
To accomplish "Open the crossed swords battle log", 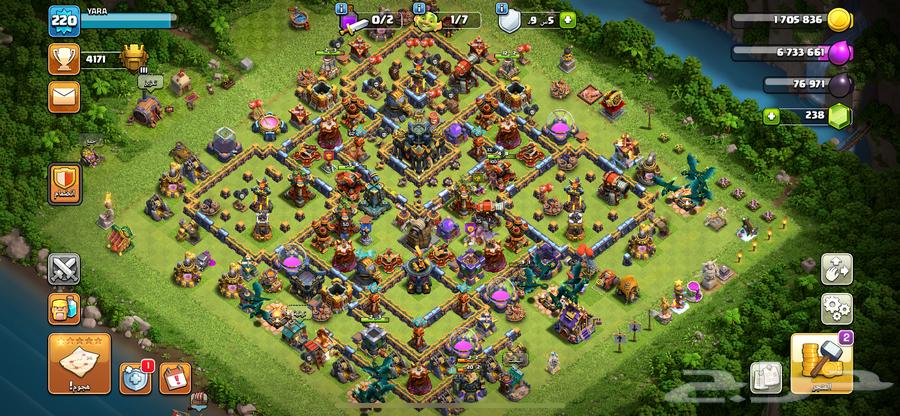I will pyautogui.click(x=64, y=269).
